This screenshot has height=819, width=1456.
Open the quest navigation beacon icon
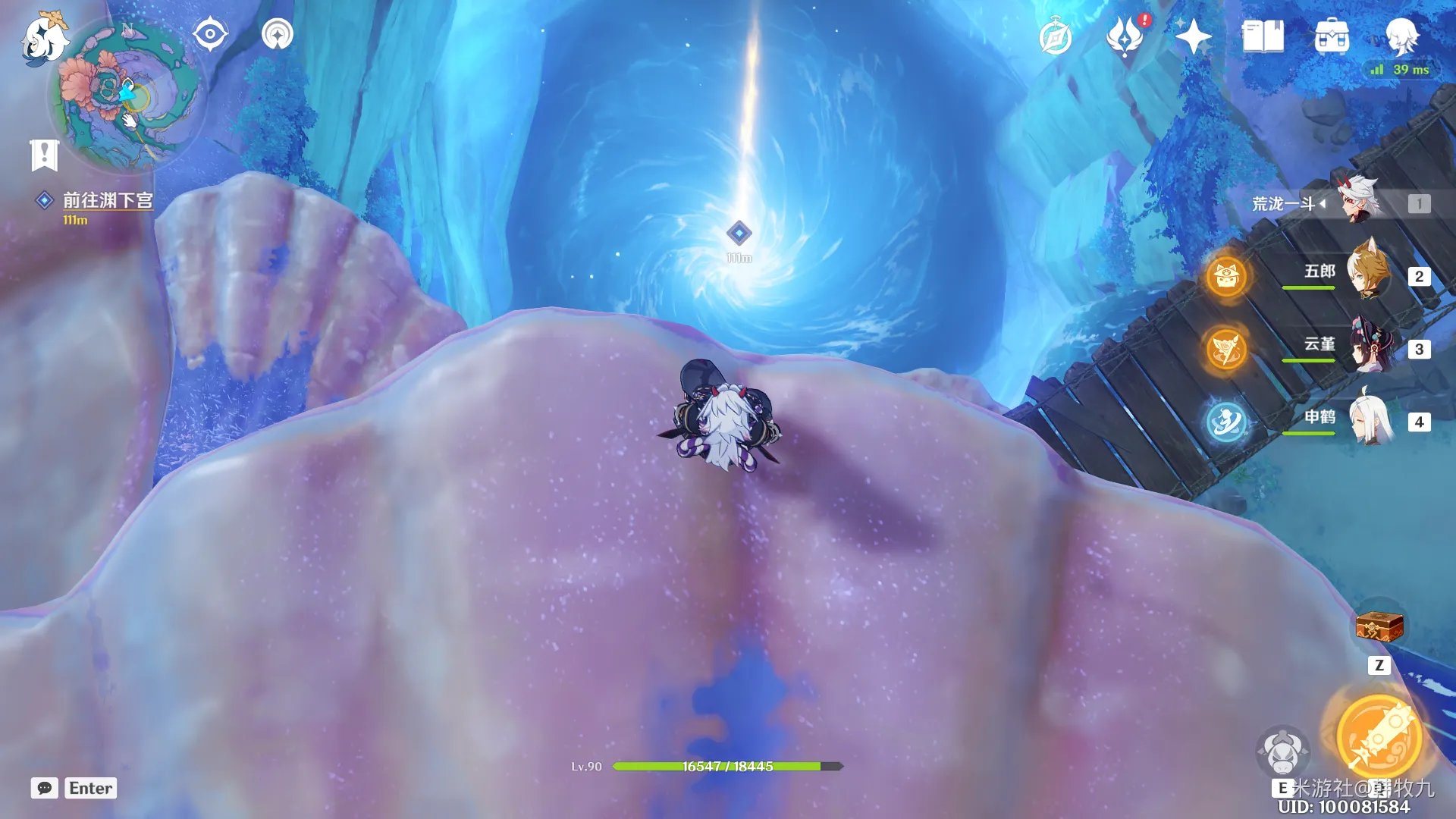pyautogui.click(x=278, y=35)
